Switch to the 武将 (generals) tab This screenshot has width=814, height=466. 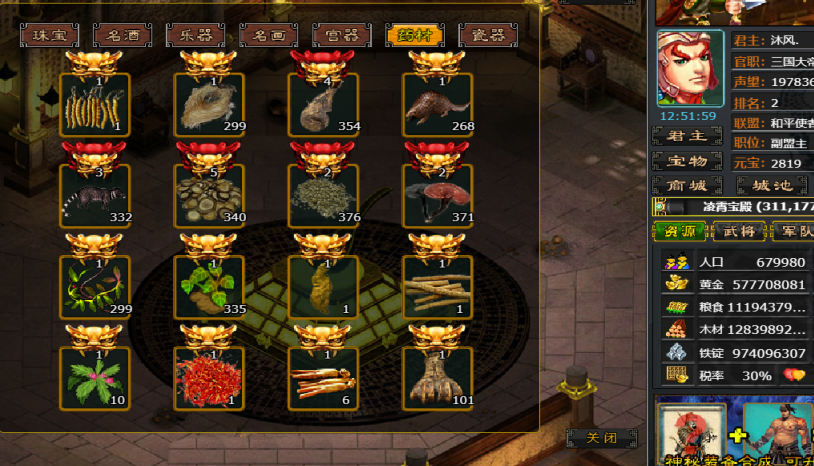tap(738, 231)
